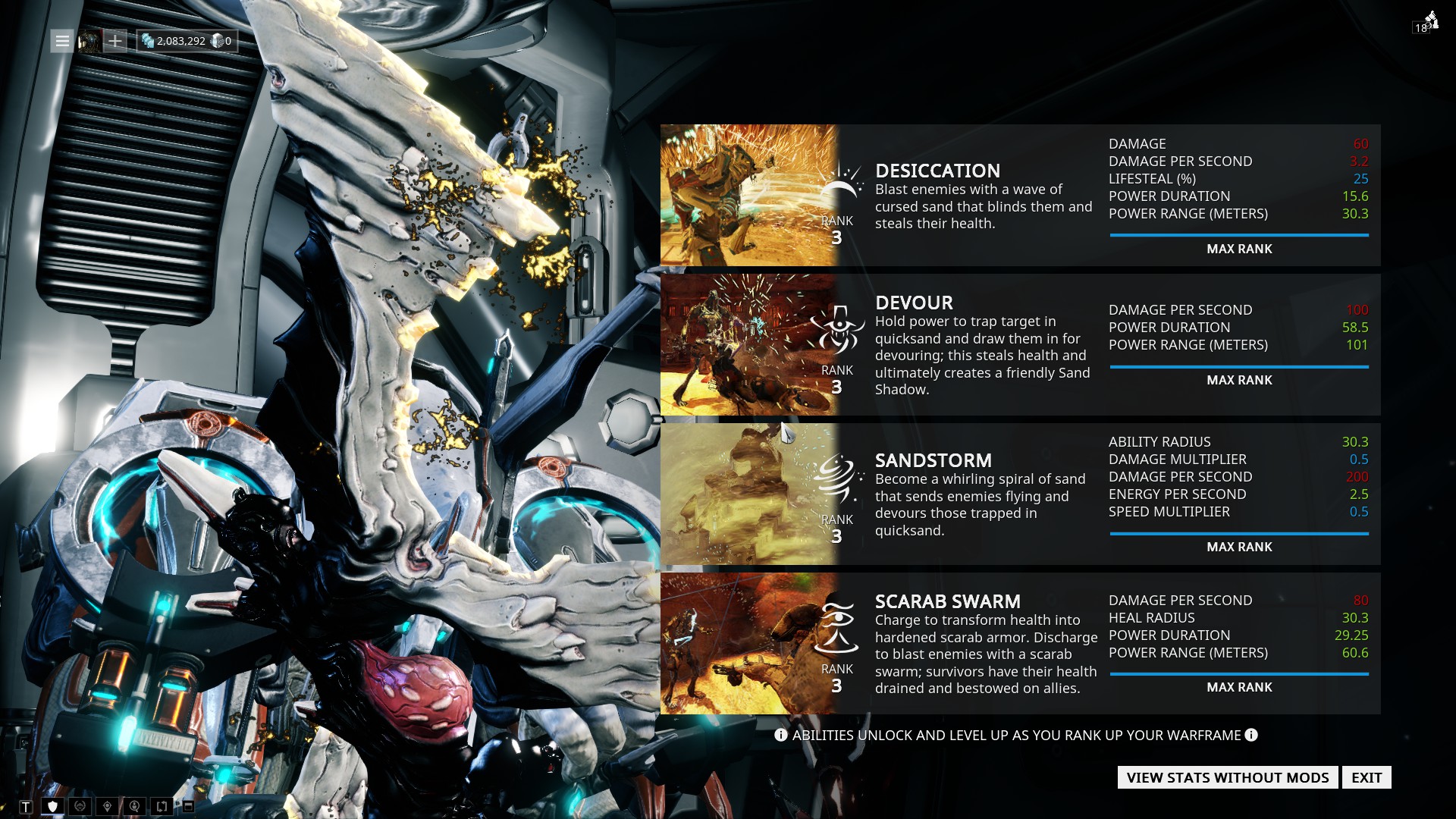Choose the Sandstorm ability panel
Screen dimensions: 1456x819
click(1019, 494)
